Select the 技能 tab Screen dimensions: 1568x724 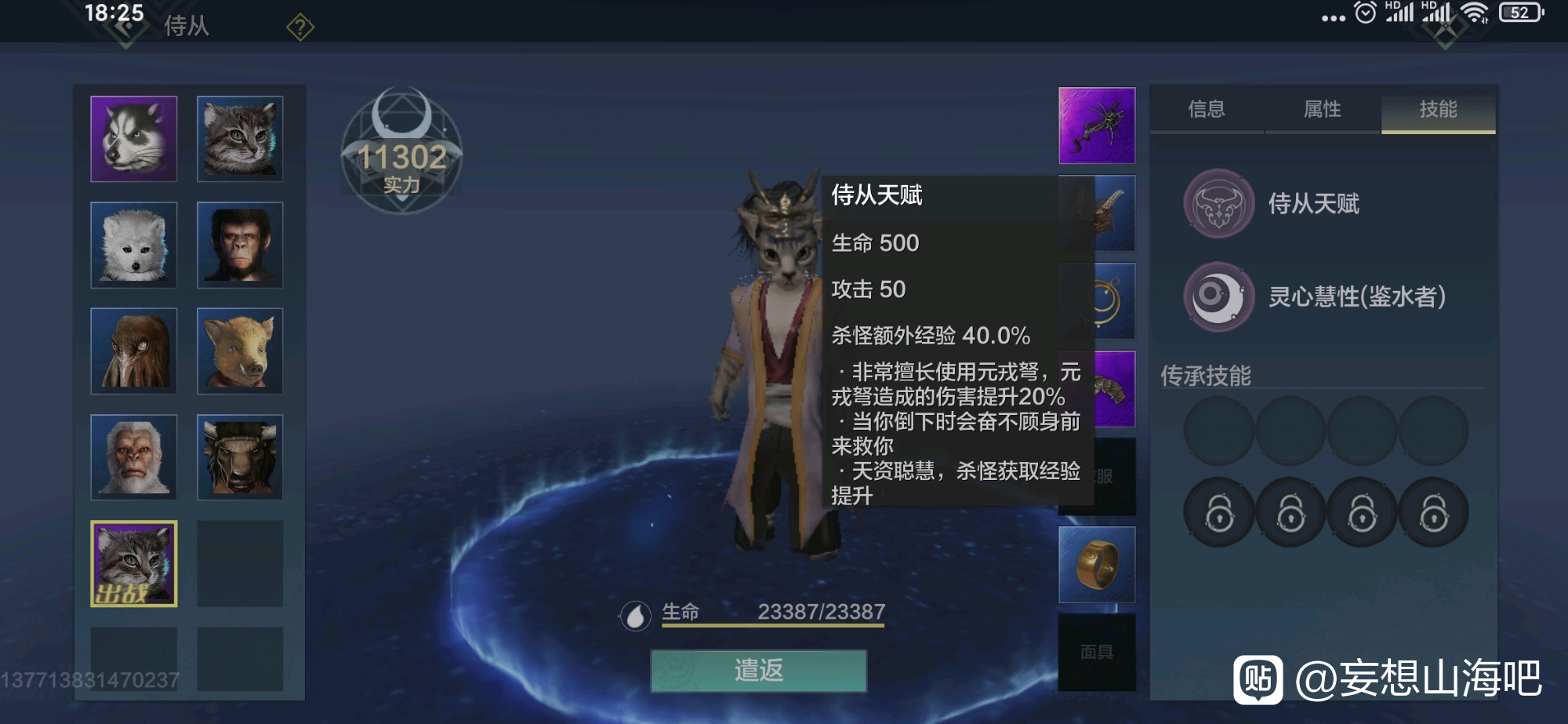(x=1438, y=109)
